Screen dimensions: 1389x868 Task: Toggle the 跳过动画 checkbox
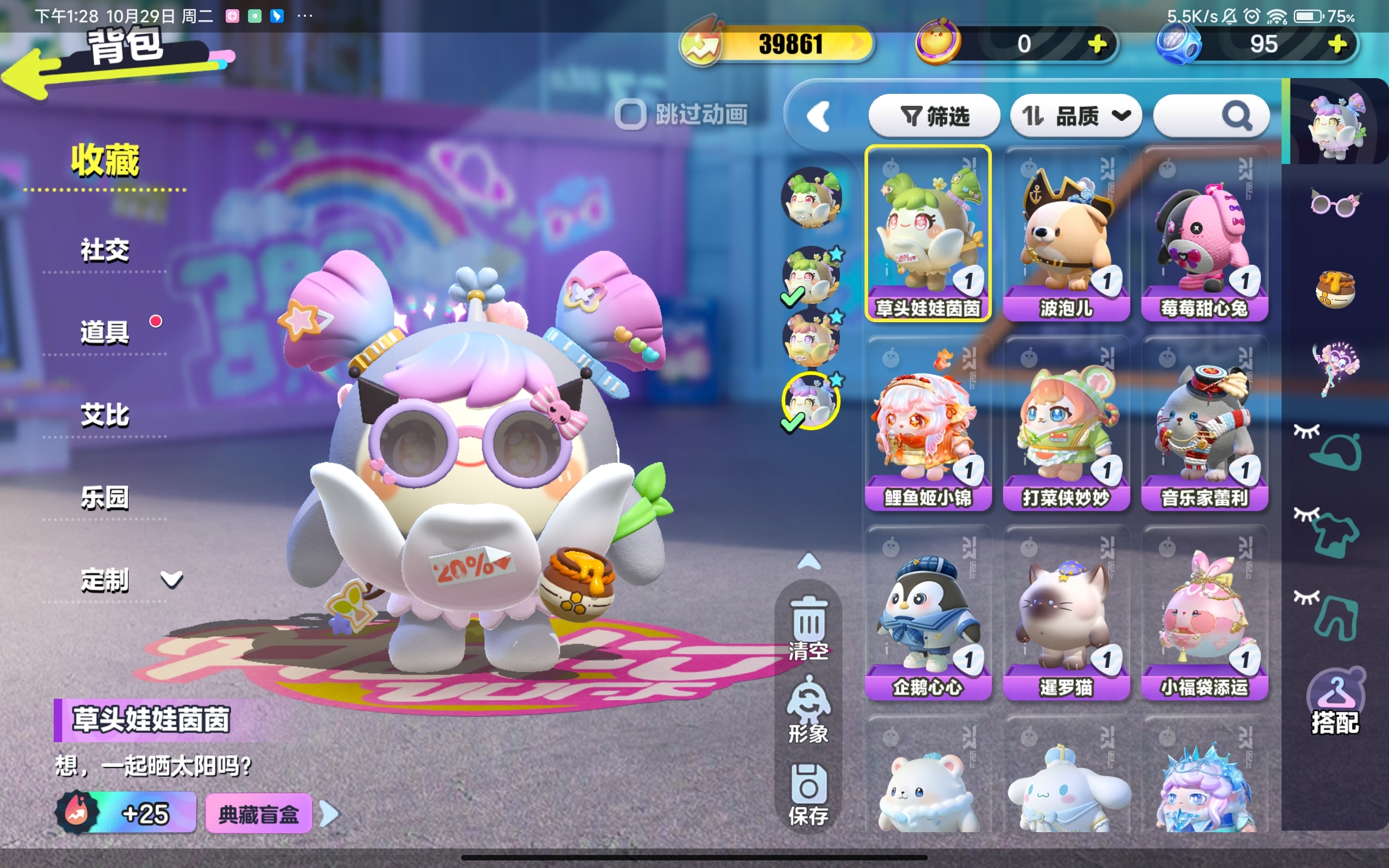pyautogui.click(x=631, y=115)
